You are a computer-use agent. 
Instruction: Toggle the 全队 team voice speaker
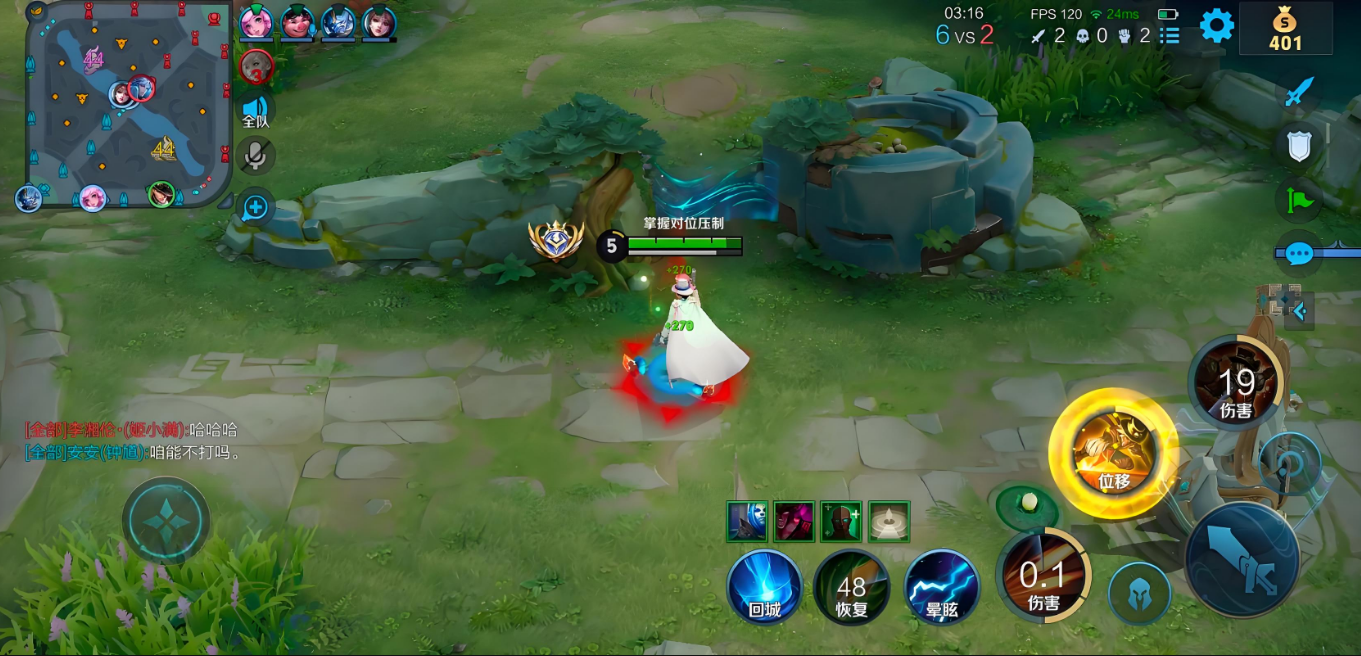pyautogui.click(x=256, y=110)
